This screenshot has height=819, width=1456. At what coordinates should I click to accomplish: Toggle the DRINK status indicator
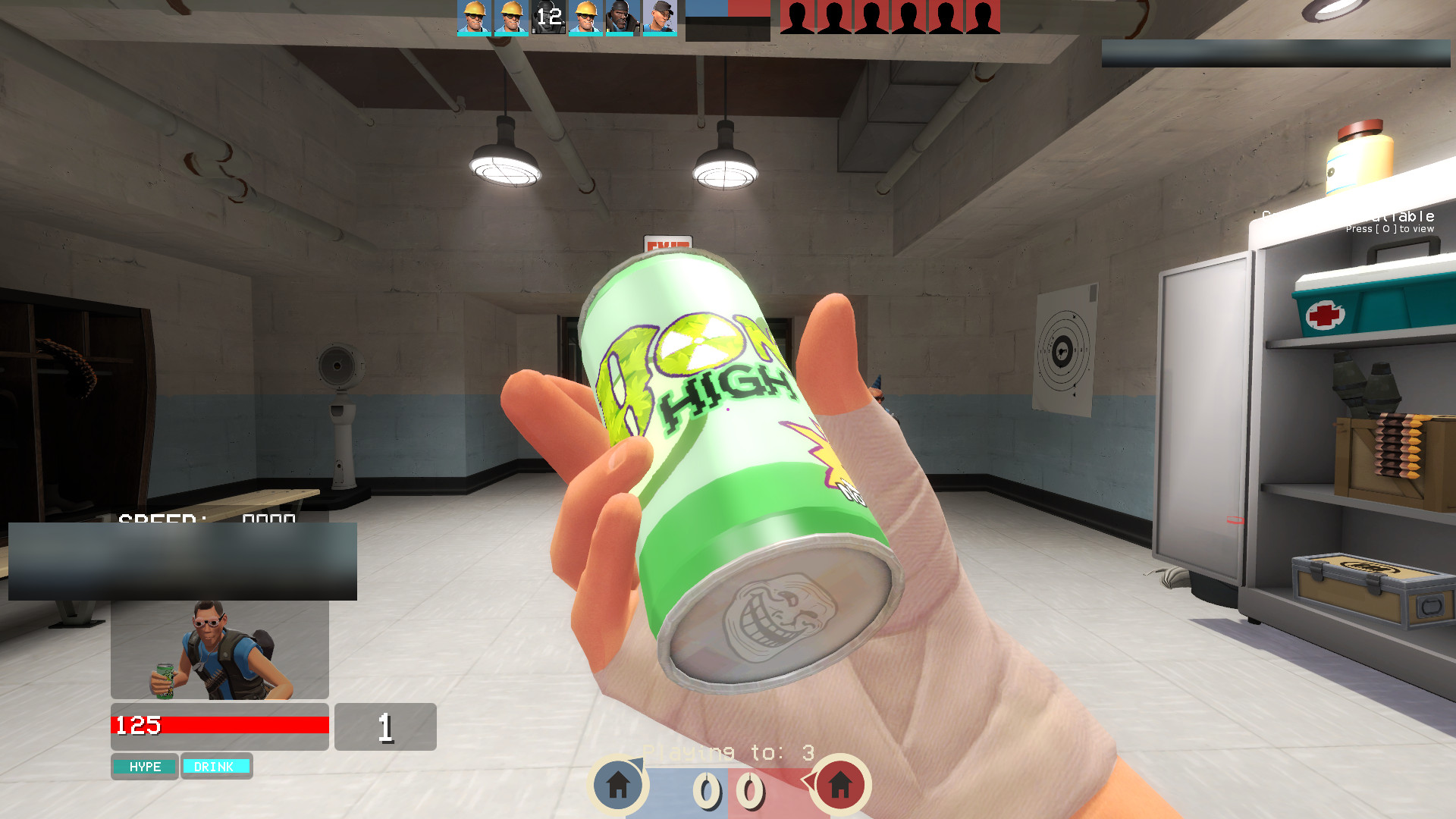tap(217, 767)
